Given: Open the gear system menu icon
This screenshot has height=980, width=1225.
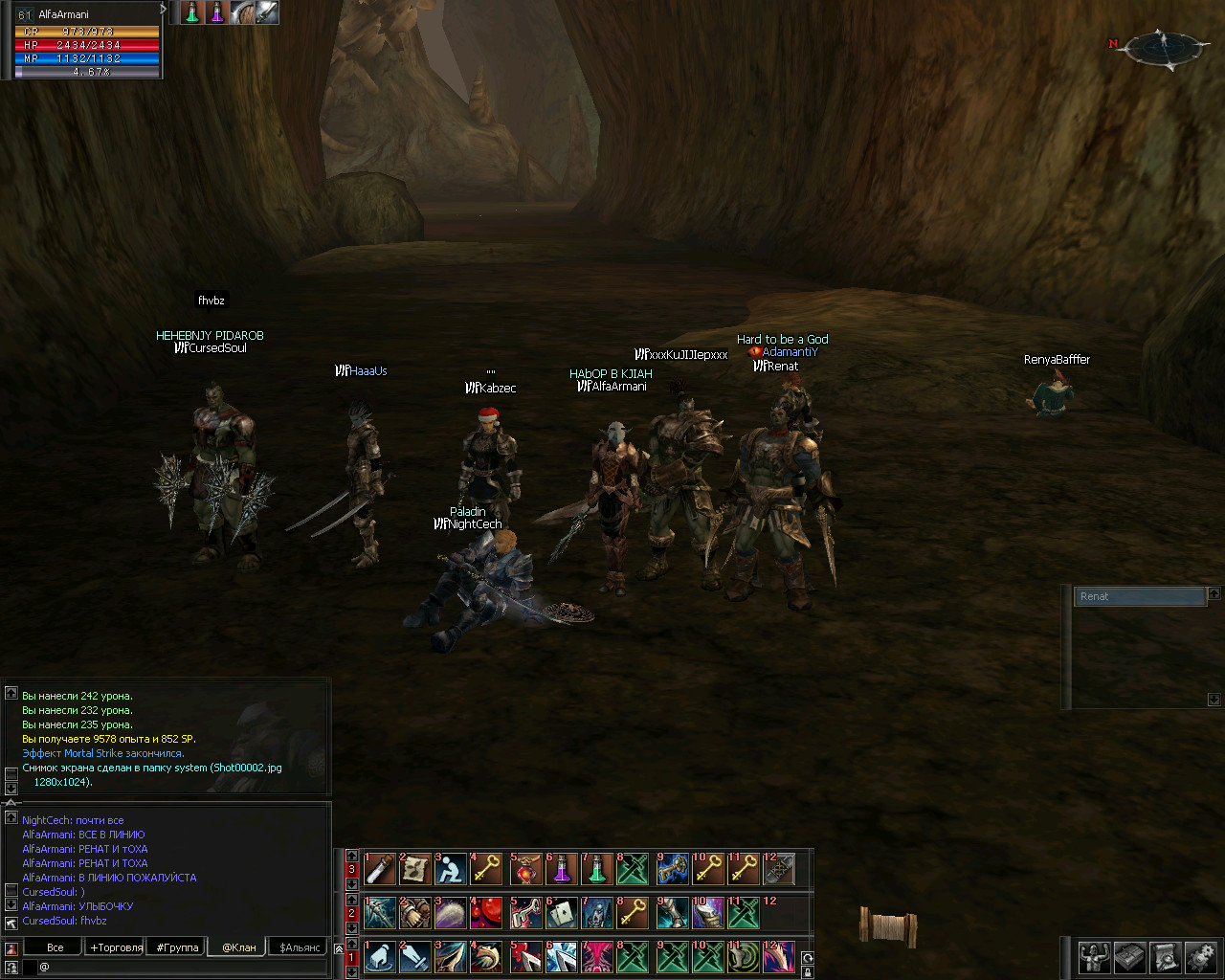Looking at the screenshot, I should pyautogui.click(x=1200, y=956).
